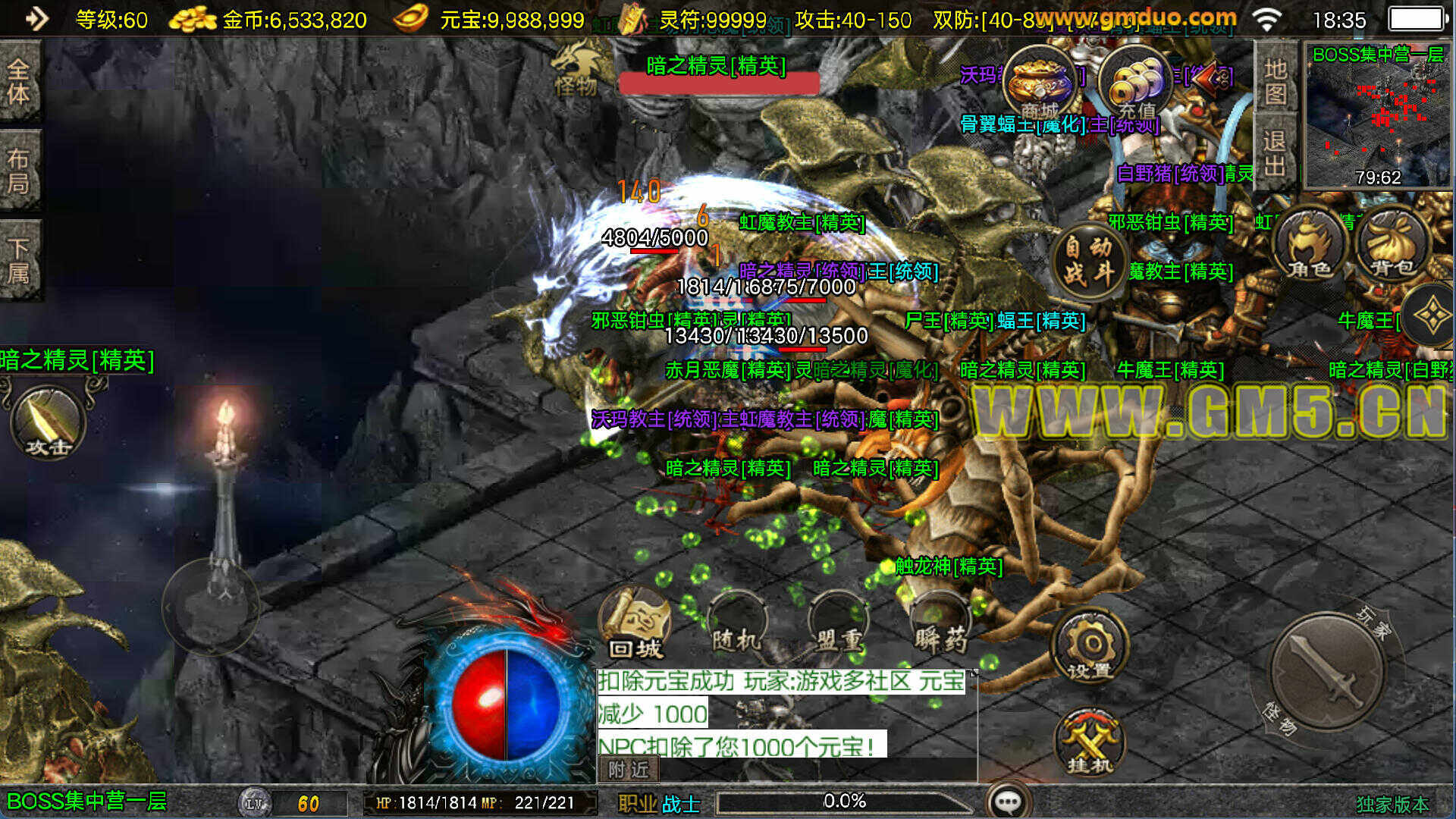The width and height of the screenshot is (1456, 819).
Task: Open the 角色 character sheet
Action: 1310,244
